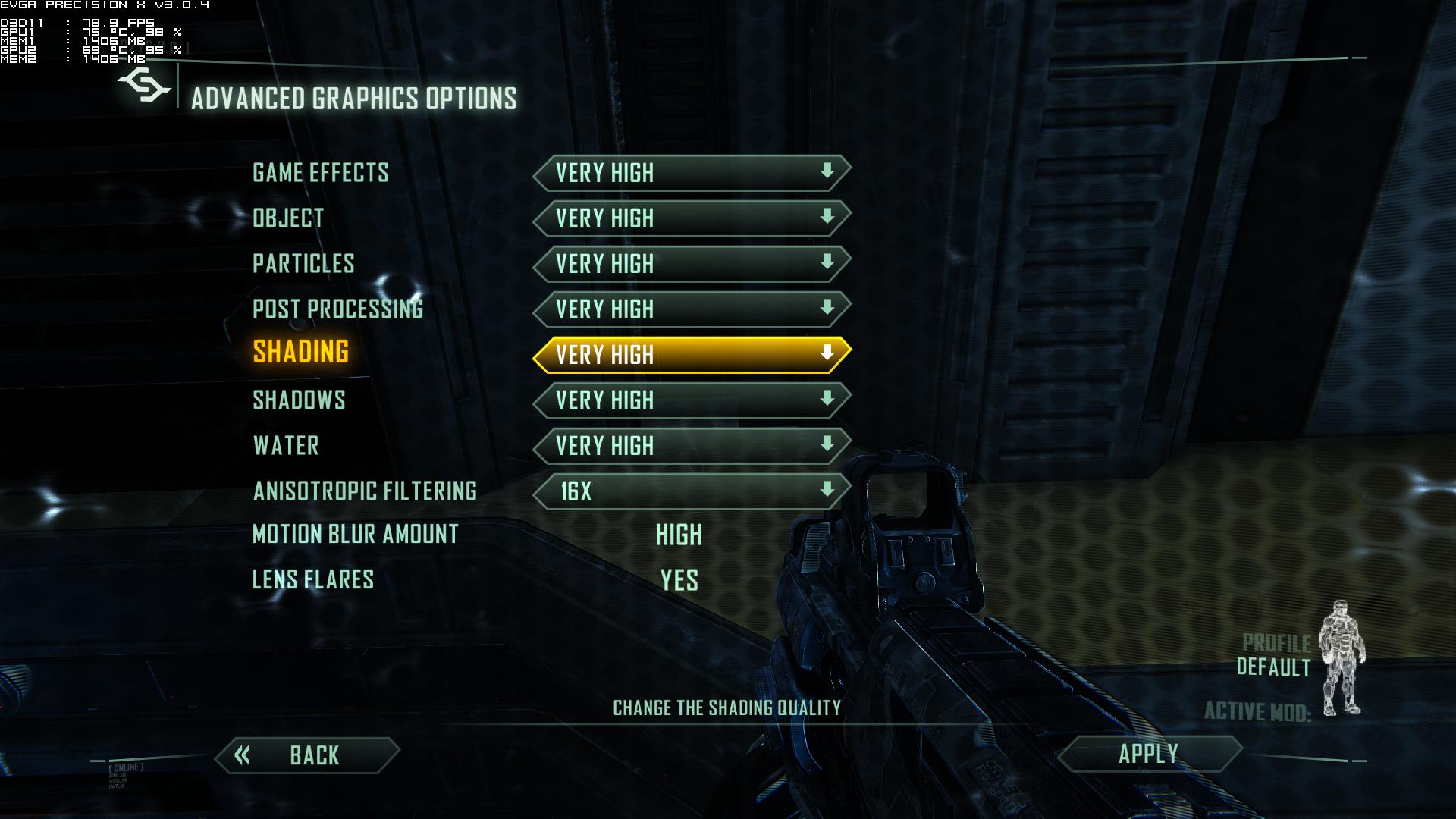The image size is (1456, 819).
Task: Toggle the Motion Blur Amount value
Action: pyautogui.click(x=679, y=535)
